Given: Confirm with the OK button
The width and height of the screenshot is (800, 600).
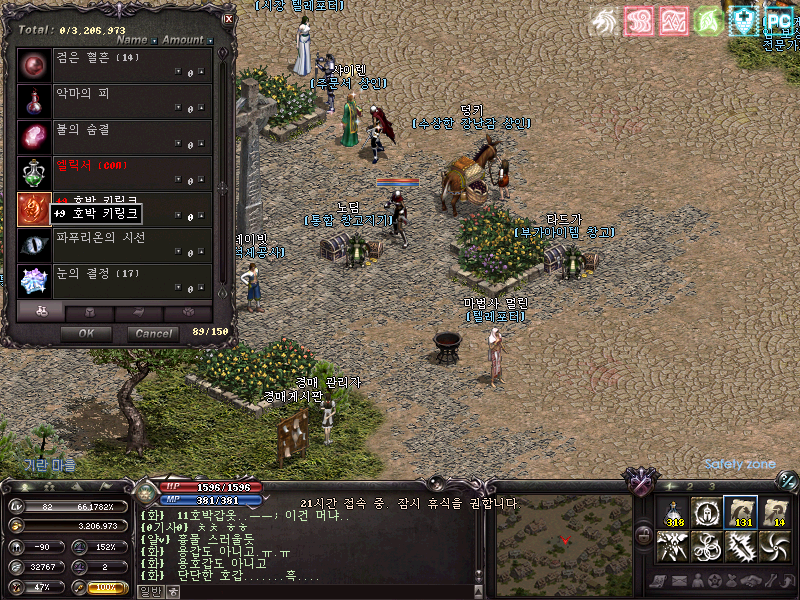Looking at the screenshot, I should click(x=86, y=333).
